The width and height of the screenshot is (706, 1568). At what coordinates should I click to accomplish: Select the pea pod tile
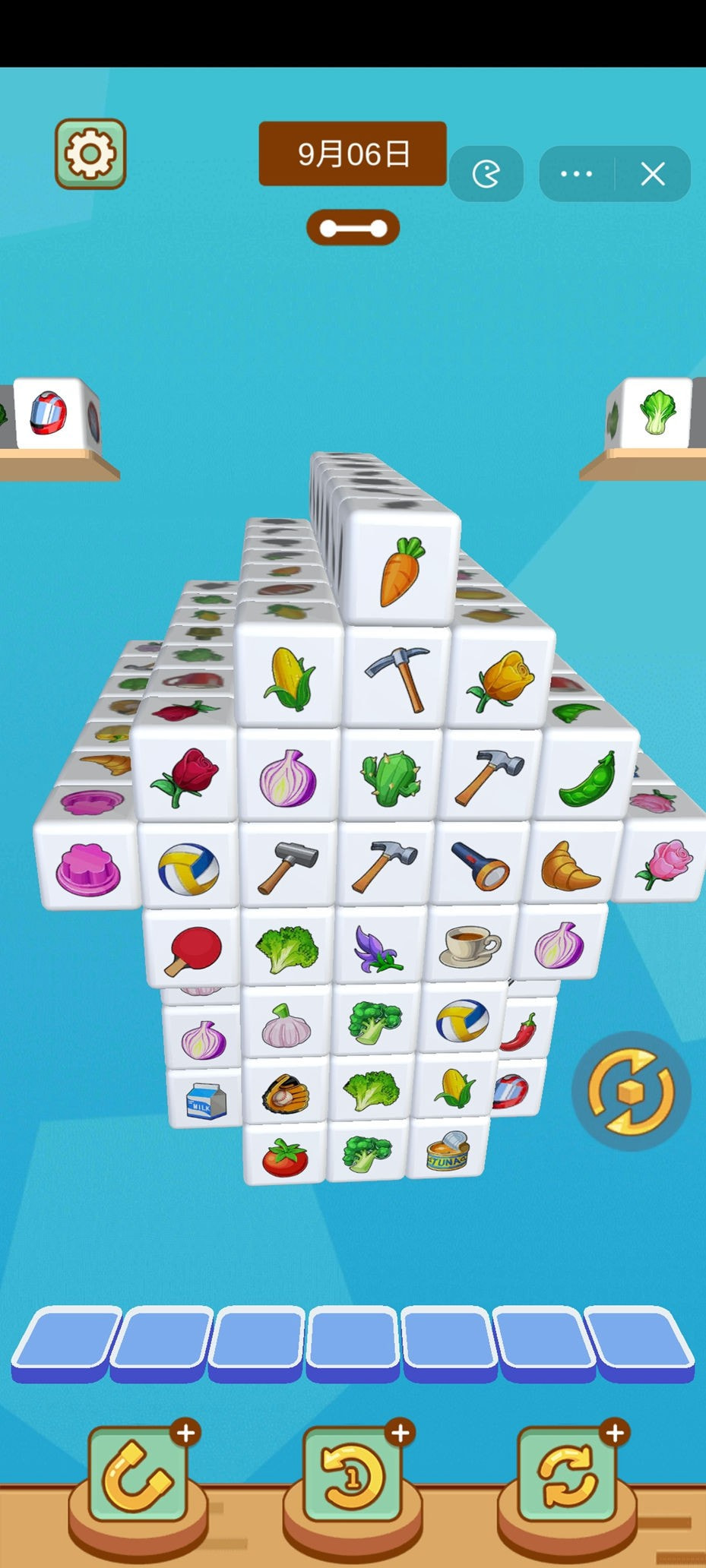pyautogui.click(x=587, y=779)
